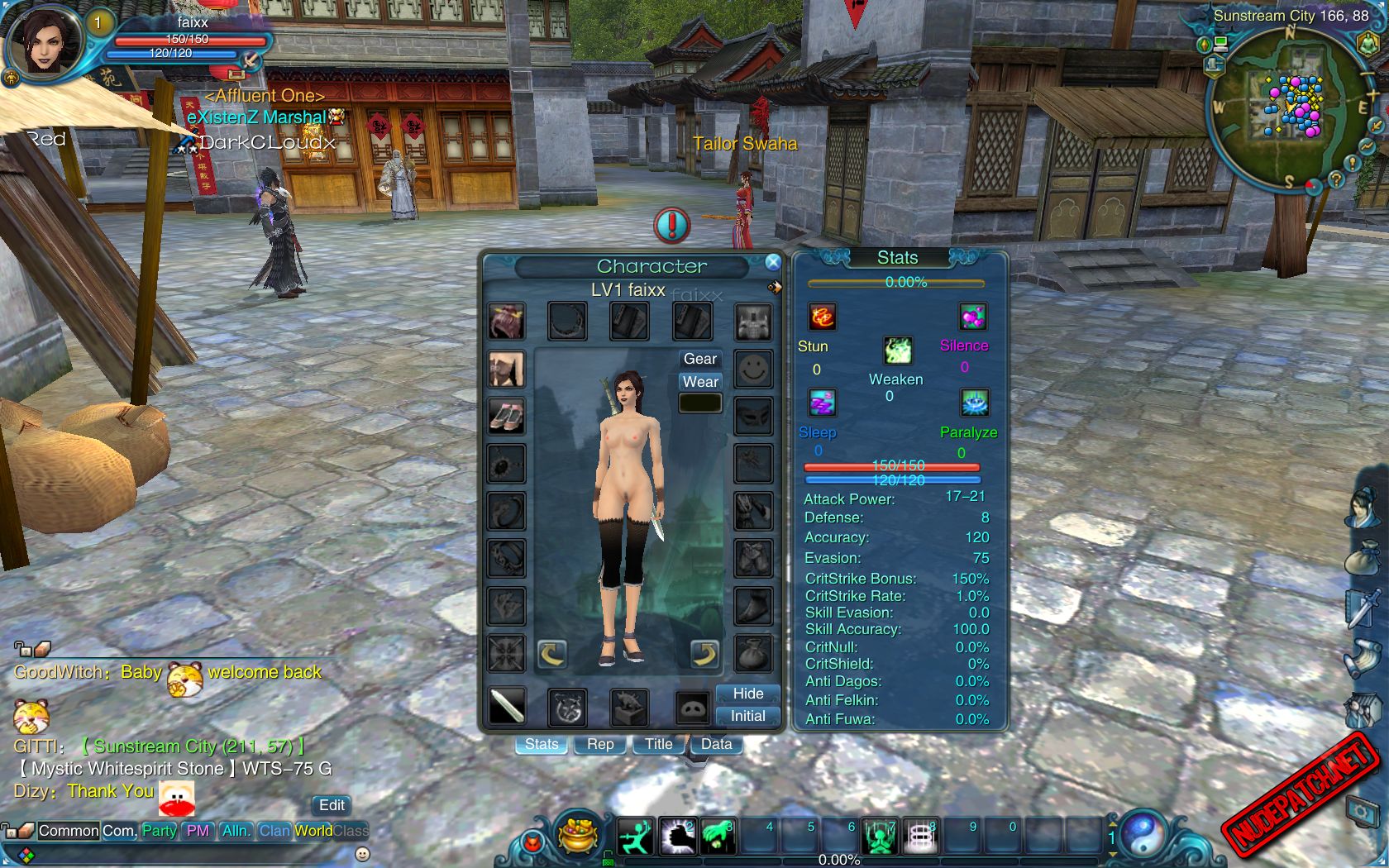Screen dimensions: 1389x868
Task: Select the equipped sword weapon slot
Action: [x=507, y=707]
